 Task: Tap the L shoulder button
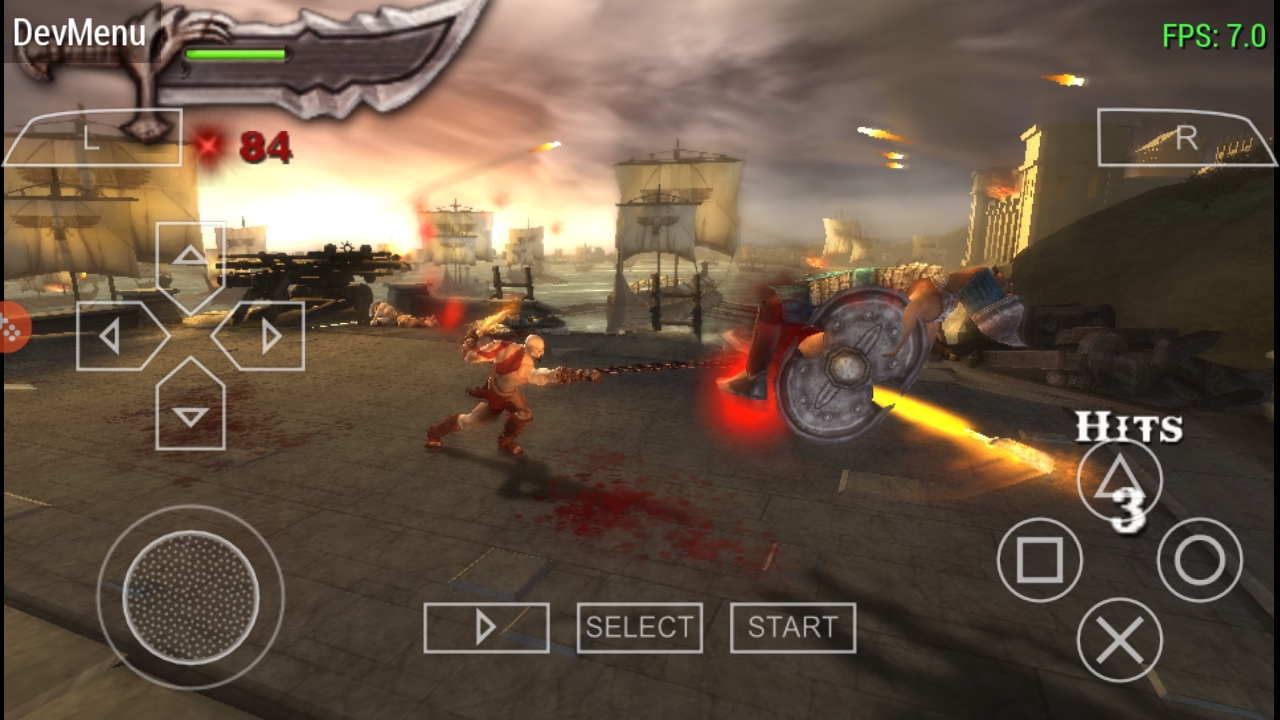[x=92, y=138]
